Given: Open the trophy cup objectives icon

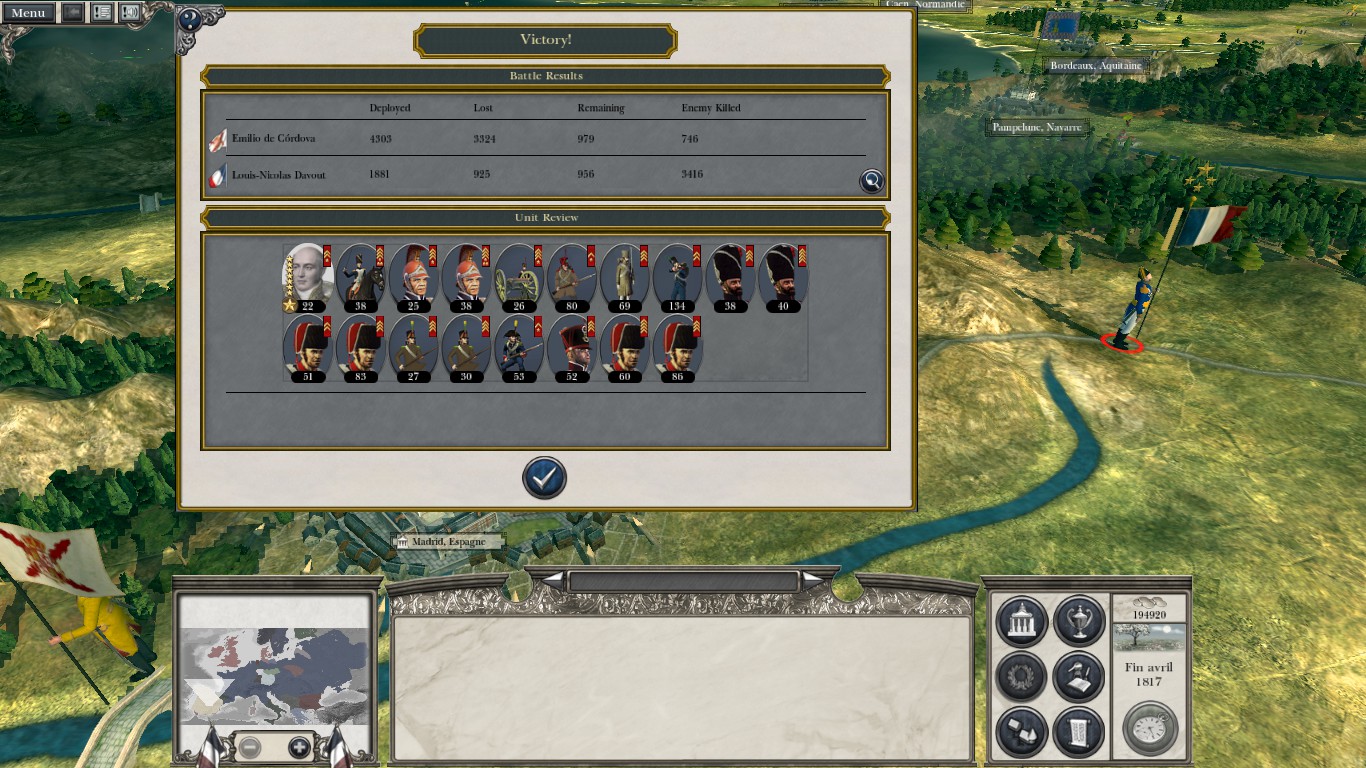Looking at the screenshot, I should pyautogui.click(x=1078, y=622).
